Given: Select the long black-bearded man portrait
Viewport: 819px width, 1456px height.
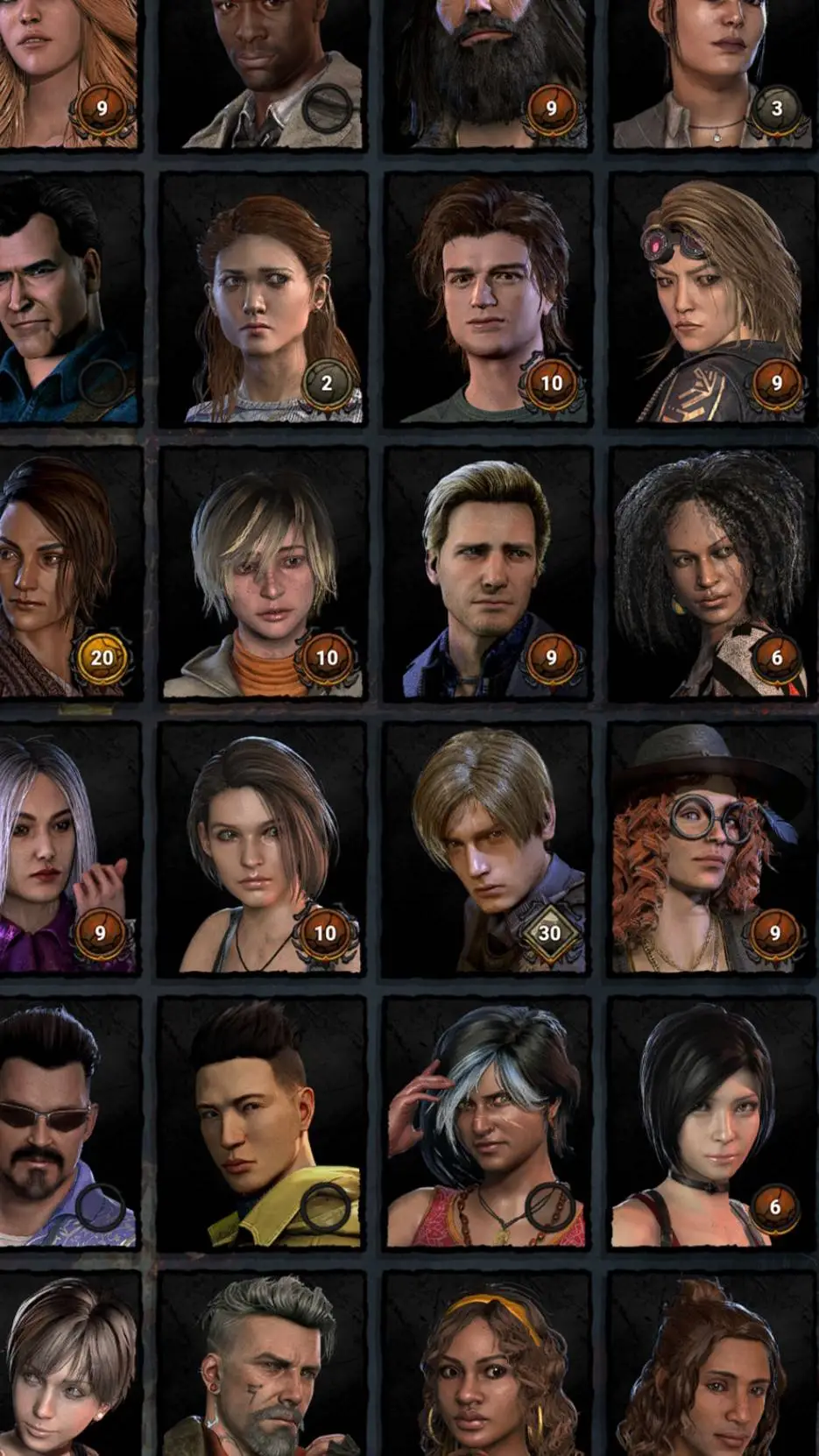Looking at the screenshot, I should [488, 74].
